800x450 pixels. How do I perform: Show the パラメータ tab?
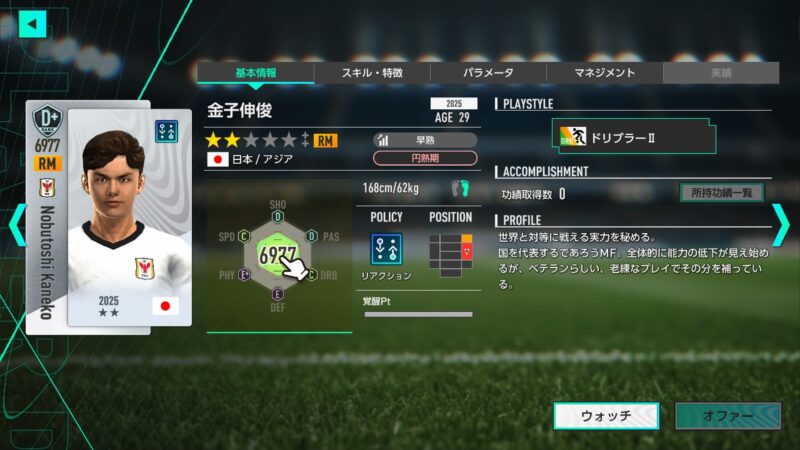tap(488, 73)
